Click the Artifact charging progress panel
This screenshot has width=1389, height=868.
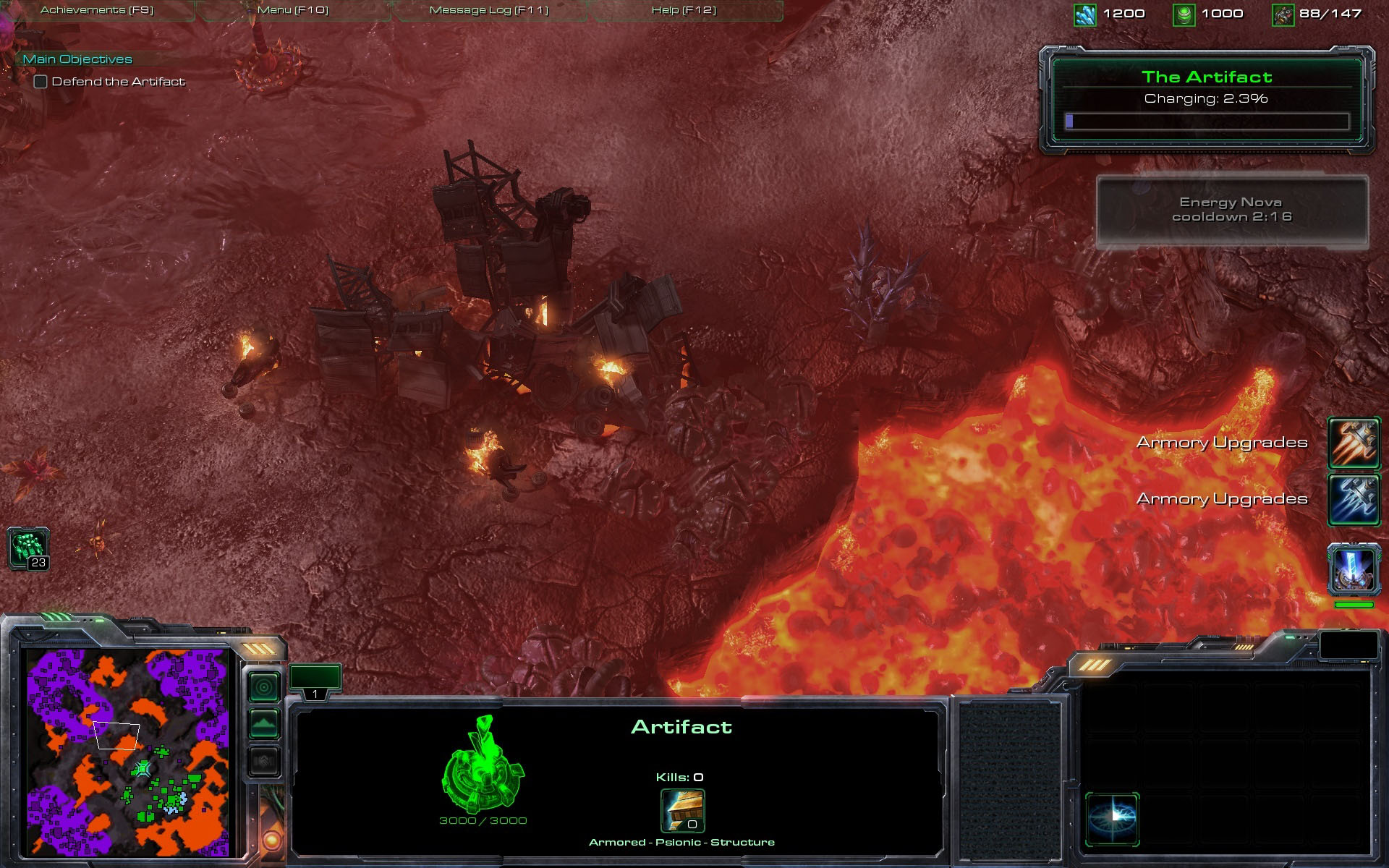pyautogui.click(x=1207, y=100)
